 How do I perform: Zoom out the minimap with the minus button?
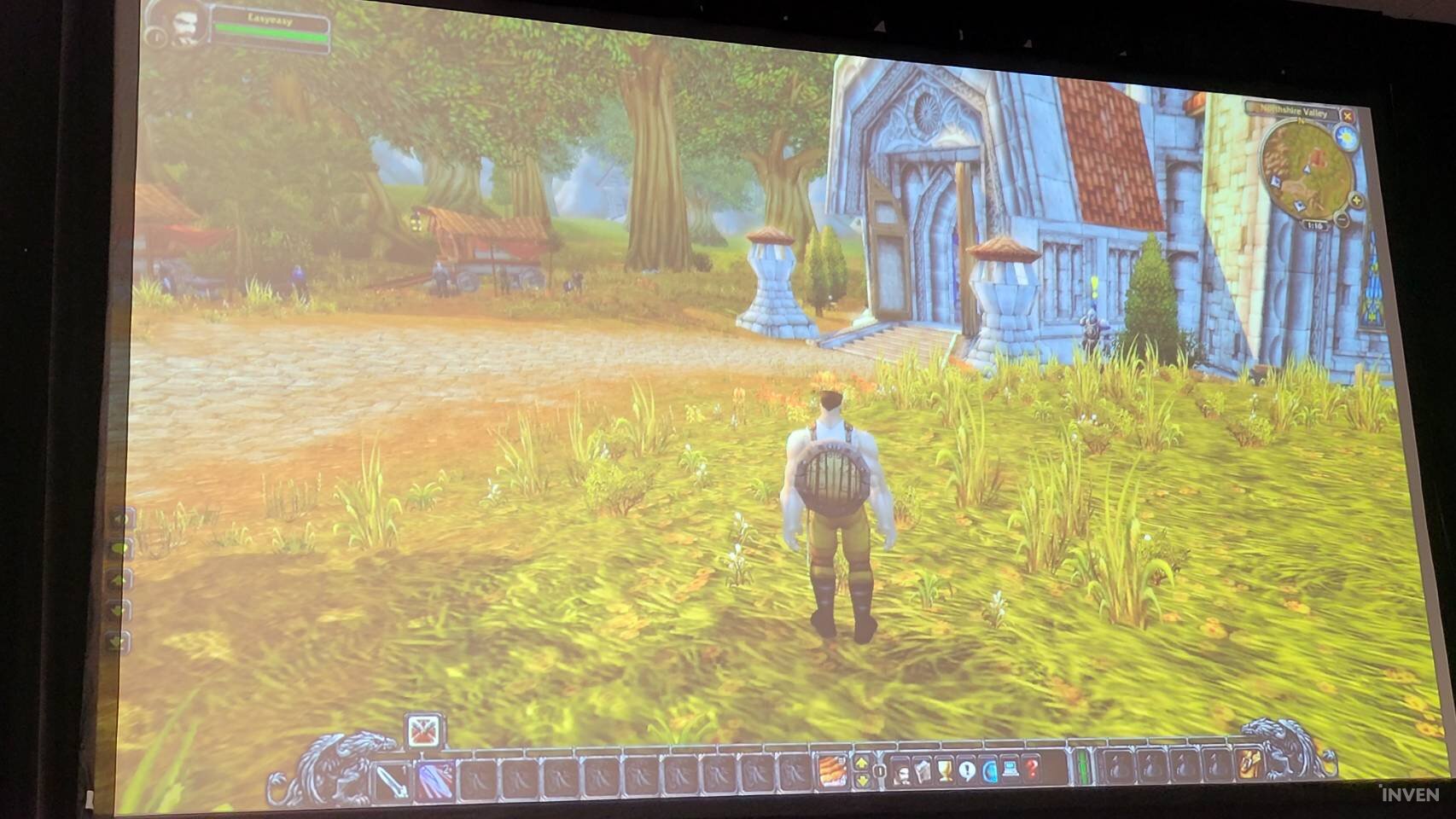[x=1342, y=219]
